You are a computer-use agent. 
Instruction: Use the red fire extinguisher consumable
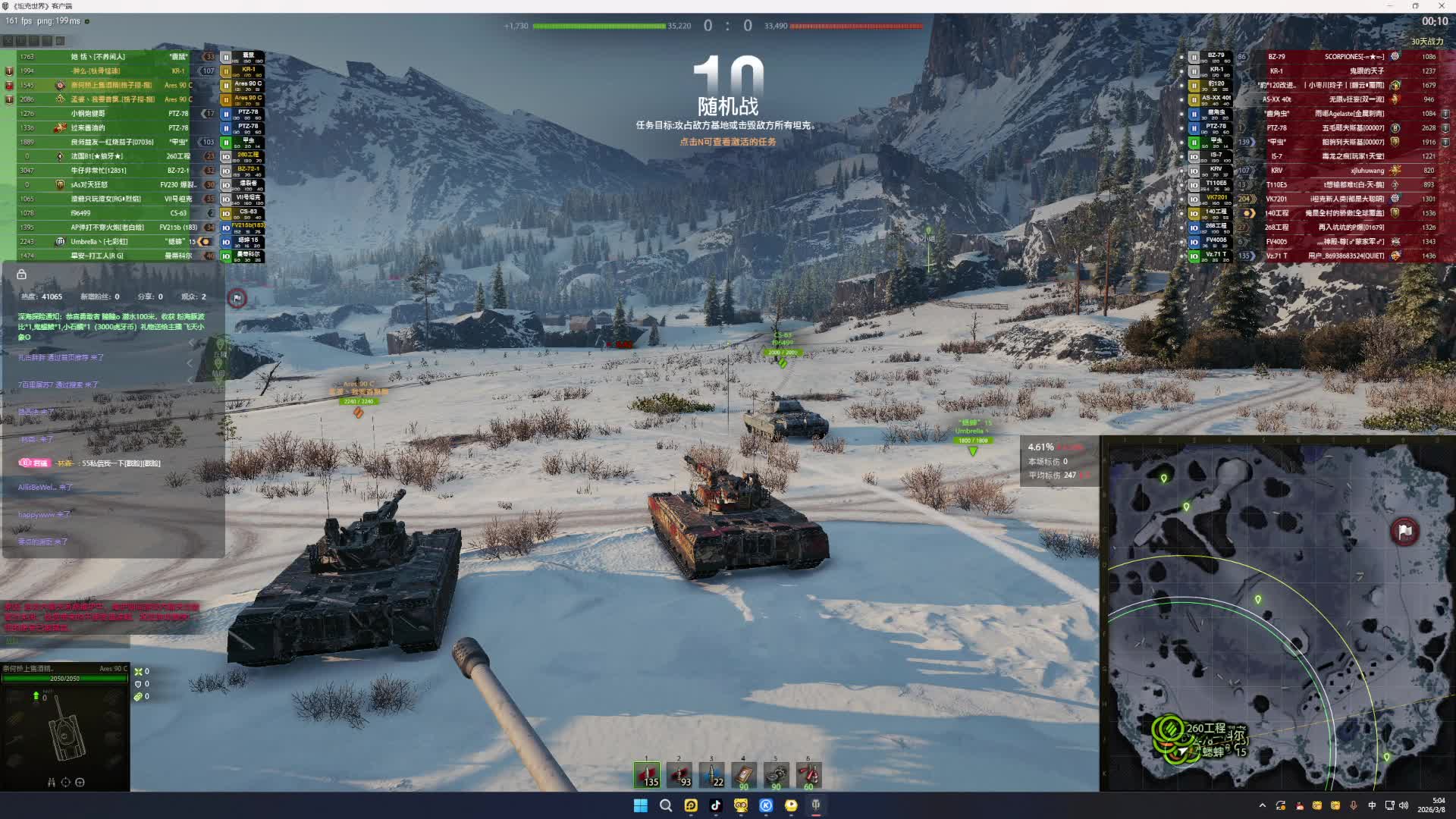tap(808, 774)
